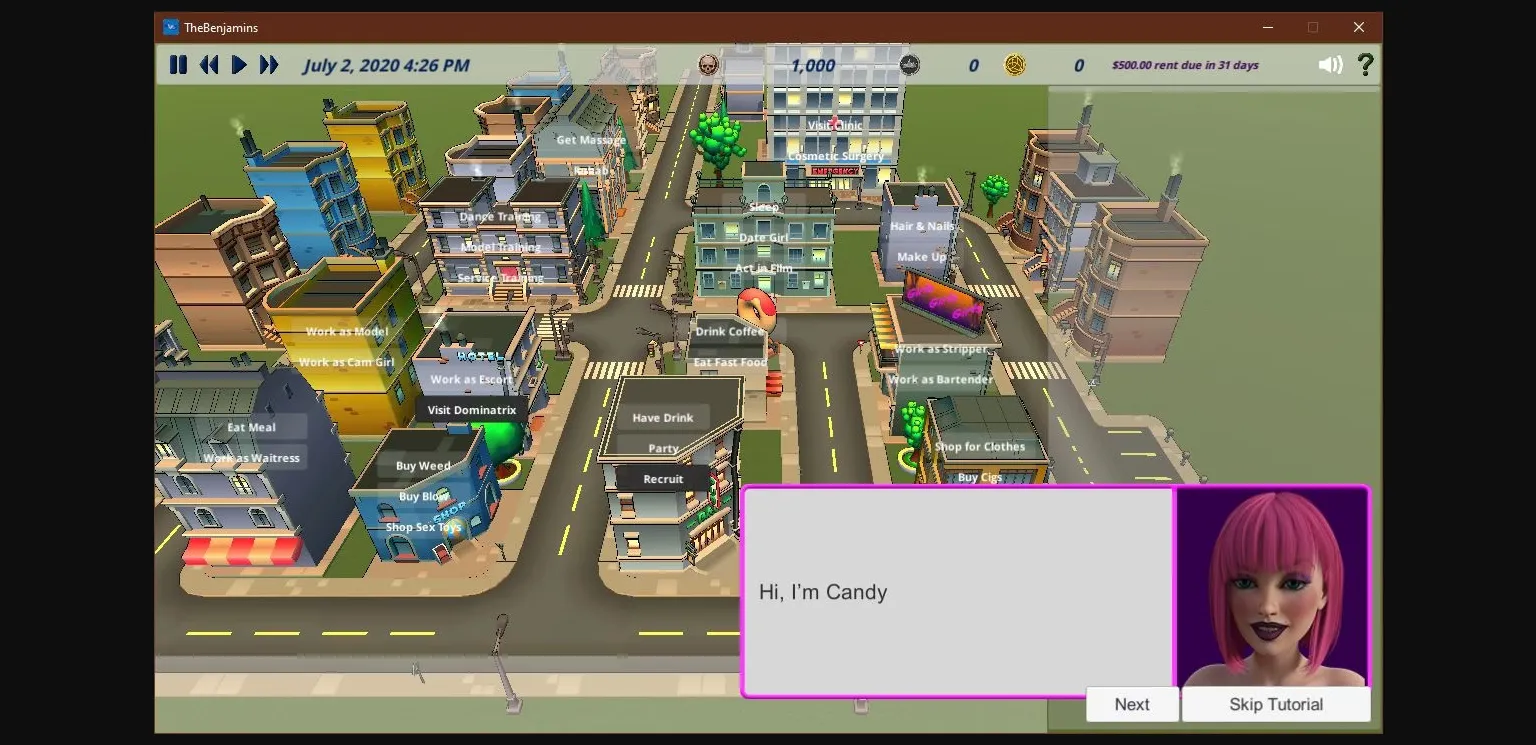The height and width of the screenshot is (745, 1536).
Task: Click the Sleep action on the apartment
Action: coord(763,207)
